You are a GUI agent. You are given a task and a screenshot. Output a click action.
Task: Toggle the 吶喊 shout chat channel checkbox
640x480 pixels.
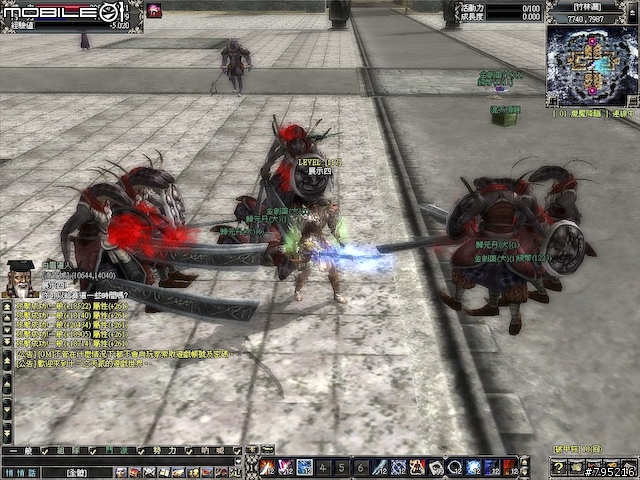[x=238, y=451]
